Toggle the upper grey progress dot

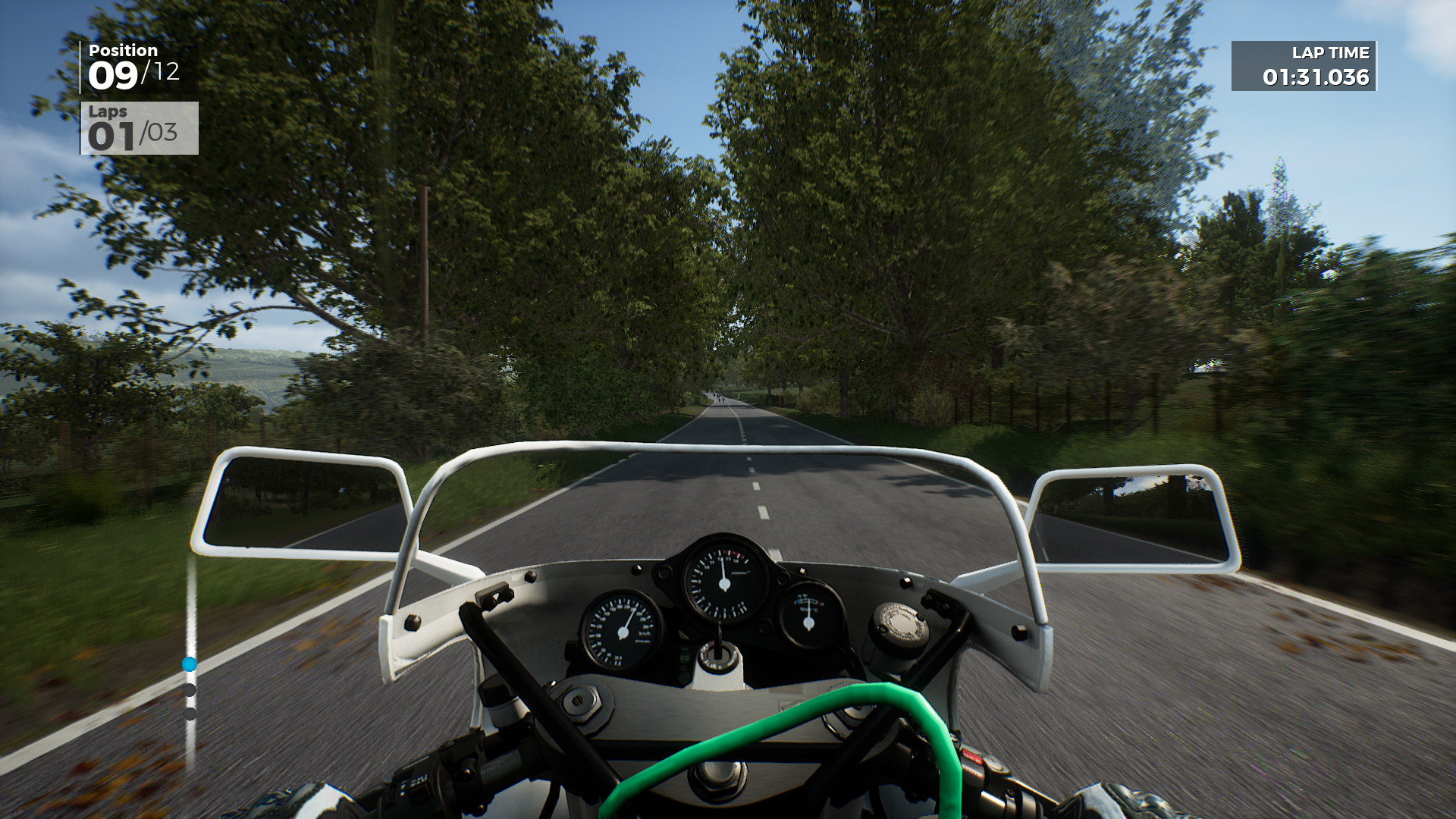pos(190,690)
